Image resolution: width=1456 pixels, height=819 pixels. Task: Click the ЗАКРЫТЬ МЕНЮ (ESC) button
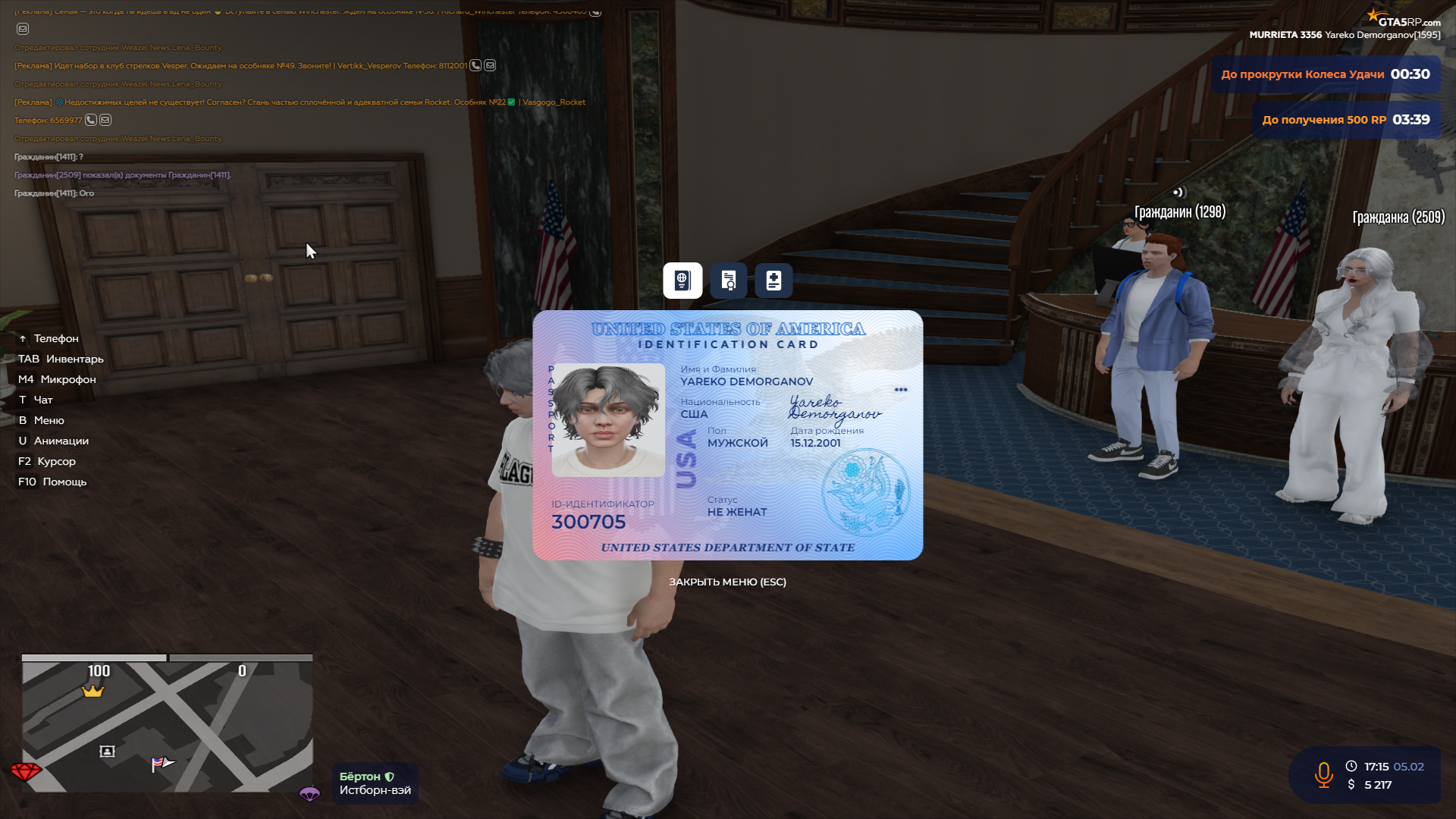tap(727, 581)
